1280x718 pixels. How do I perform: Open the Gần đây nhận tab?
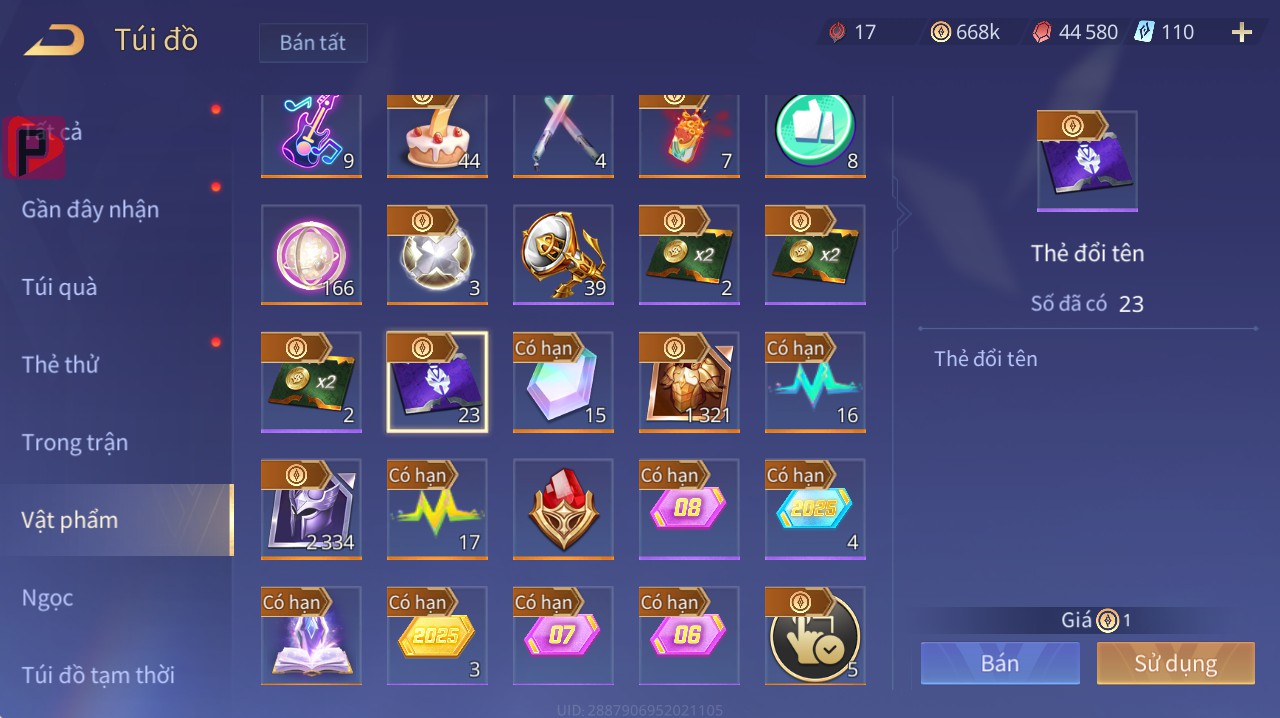(90, 209)
